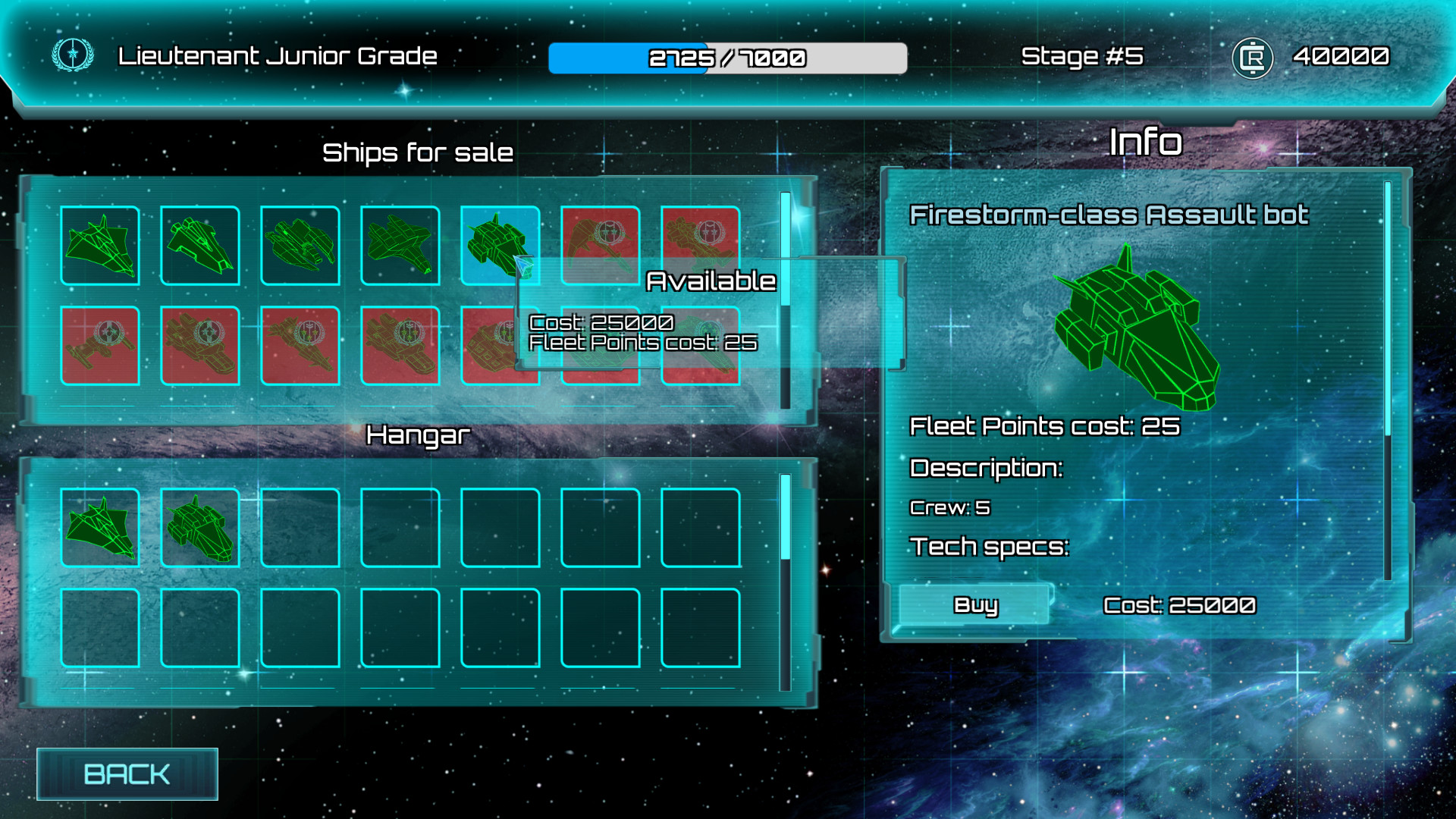This screenshot has width=1456, height=819.
Task: Click the last locked ship in top row
Action: [x=700, y=244]
